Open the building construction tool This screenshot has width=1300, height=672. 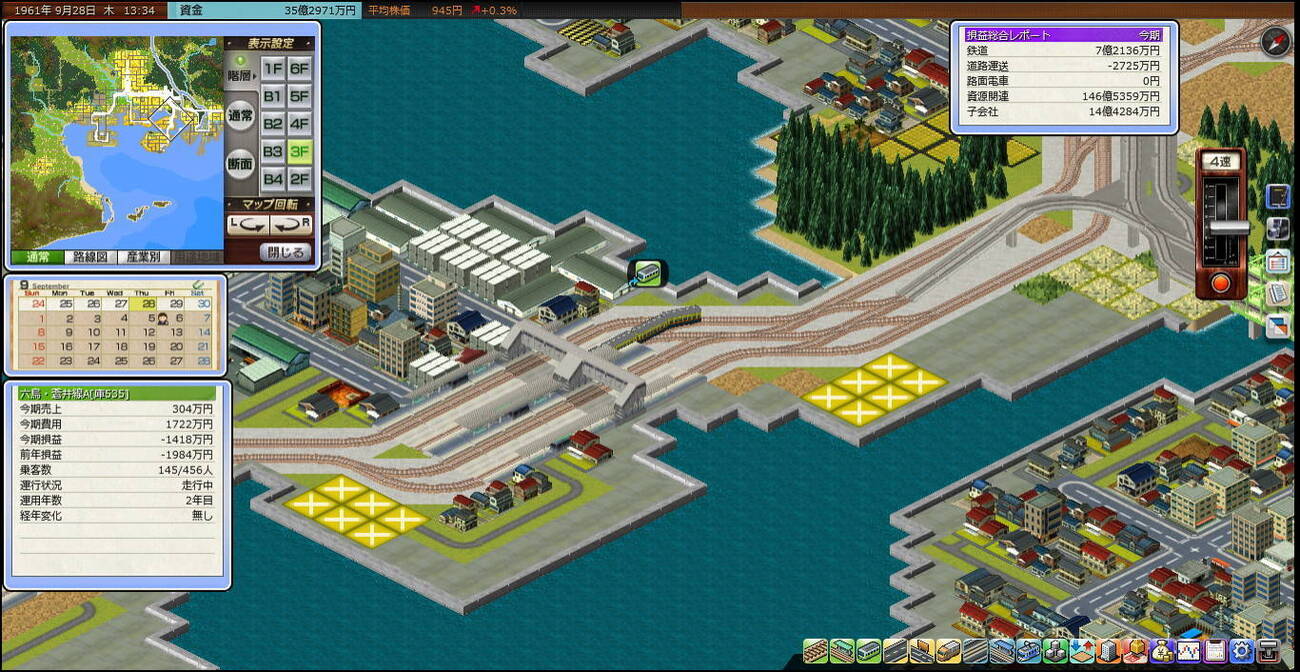[1107, 650]
